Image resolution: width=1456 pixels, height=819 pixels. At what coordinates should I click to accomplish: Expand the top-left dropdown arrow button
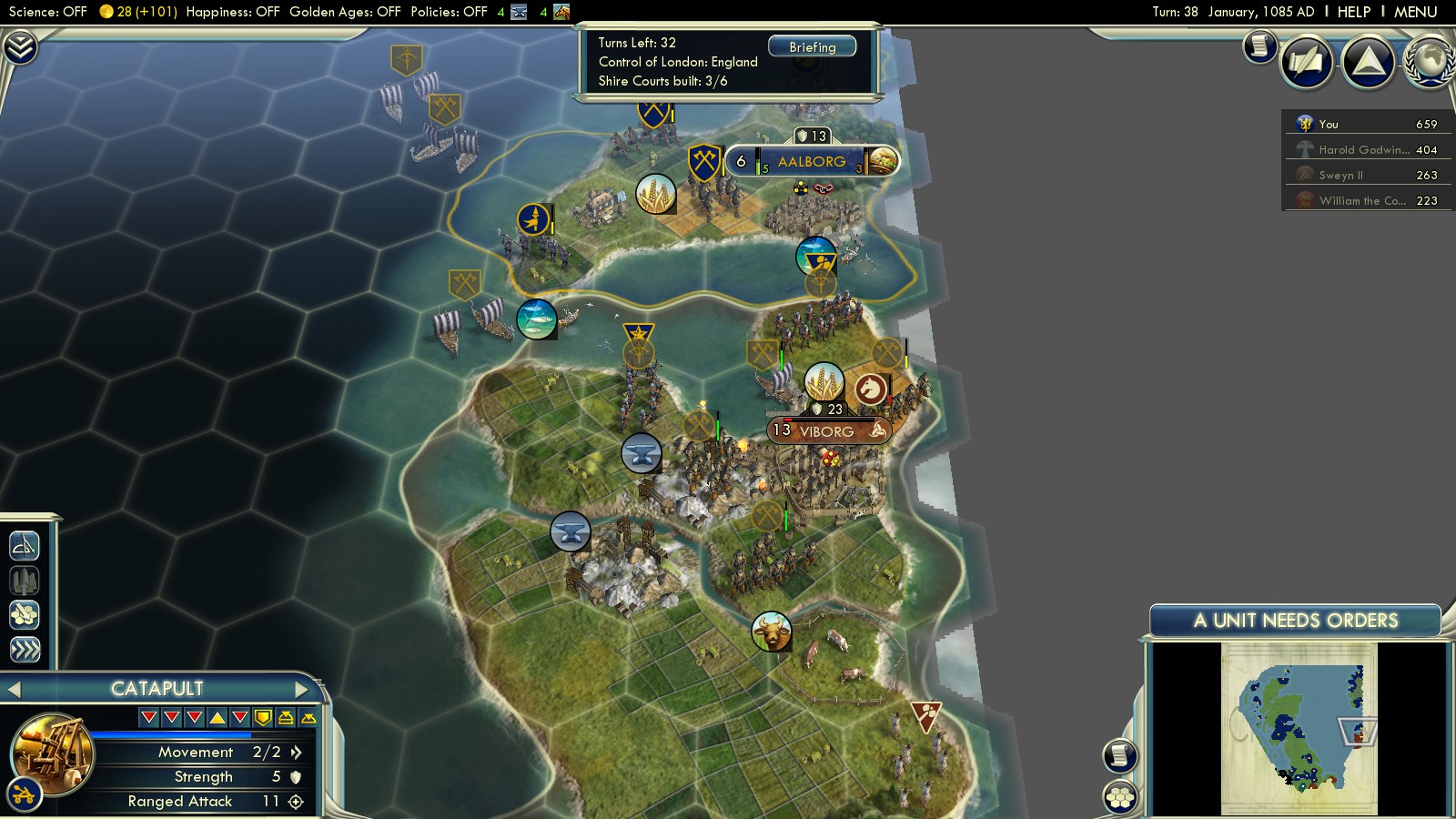click(x=20, y=47)
